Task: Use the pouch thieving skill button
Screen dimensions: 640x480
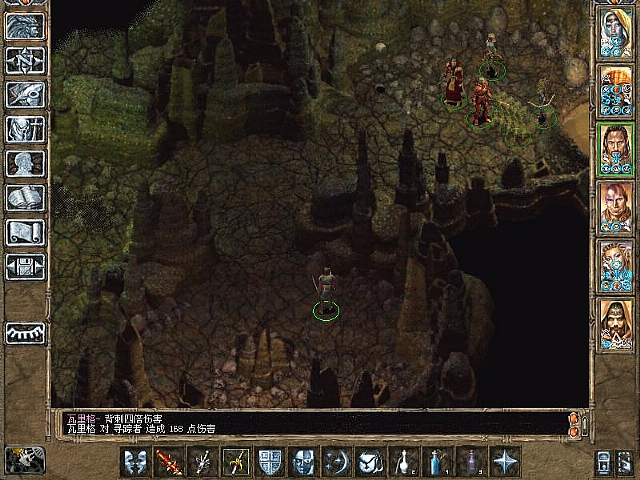Action: click(x=371, y=462)
